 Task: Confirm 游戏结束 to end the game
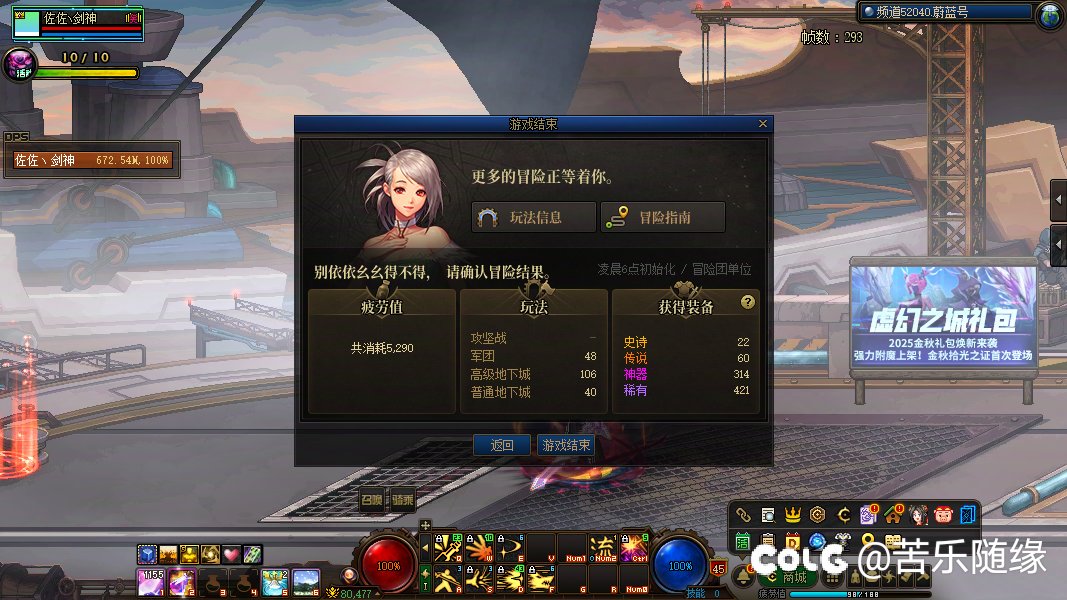[x=565, y=445]
